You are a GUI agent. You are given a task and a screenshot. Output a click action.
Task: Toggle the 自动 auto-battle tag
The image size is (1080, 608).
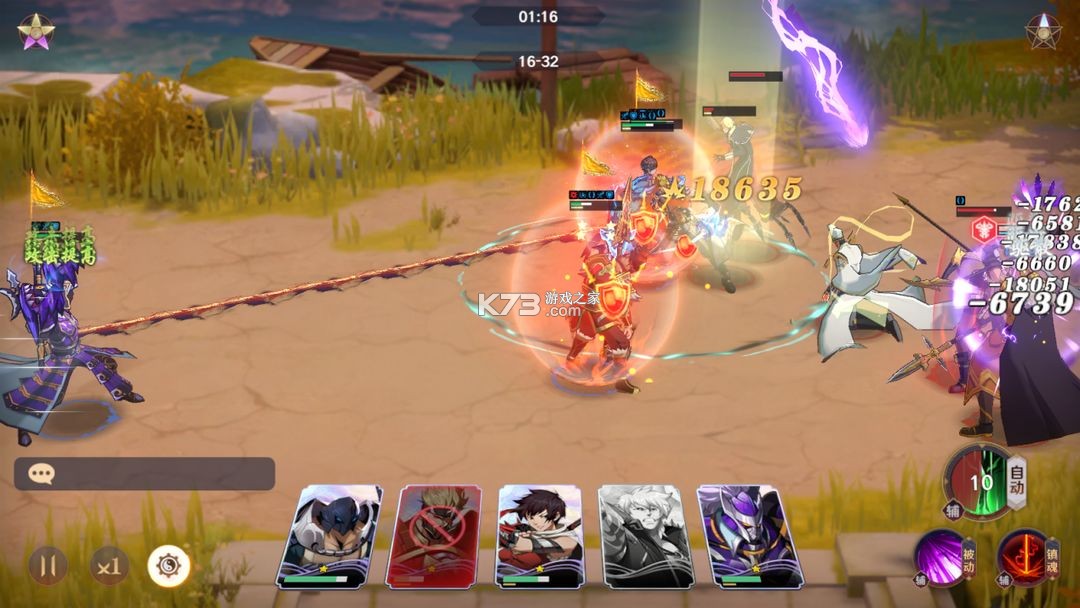coord(1017,481)
